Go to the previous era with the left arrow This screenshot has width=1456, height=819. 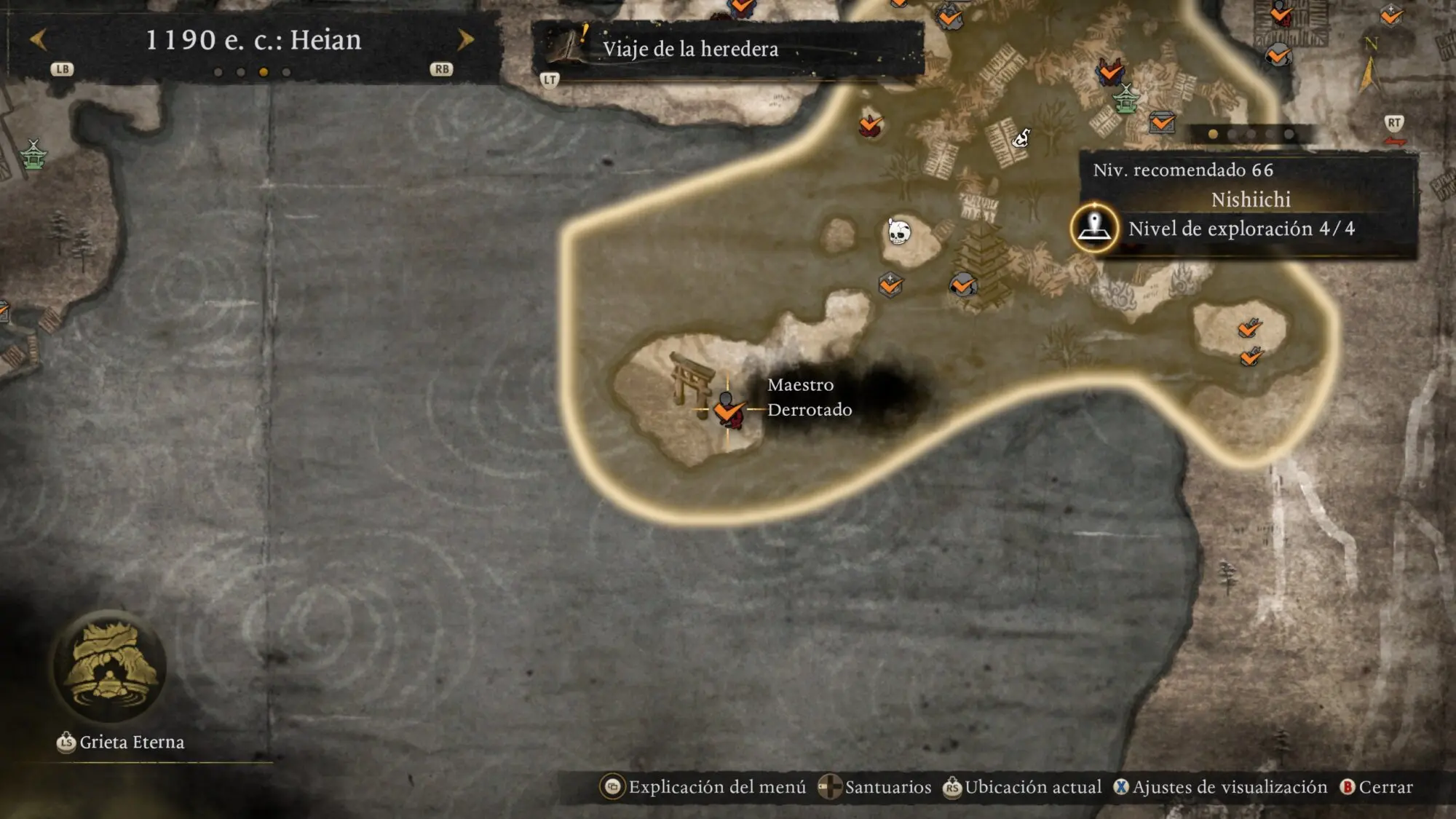coord(39,40)
